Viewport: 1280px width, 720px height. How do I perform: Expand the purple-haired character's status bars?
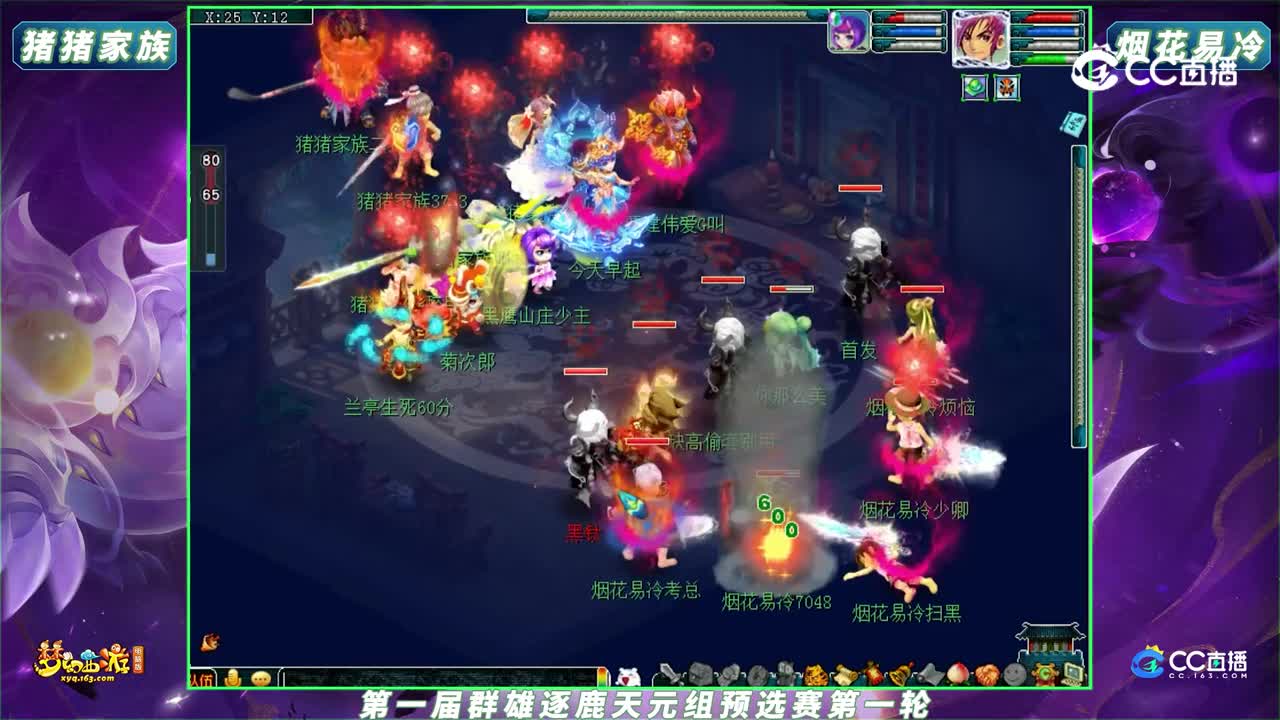pos(908,32)
